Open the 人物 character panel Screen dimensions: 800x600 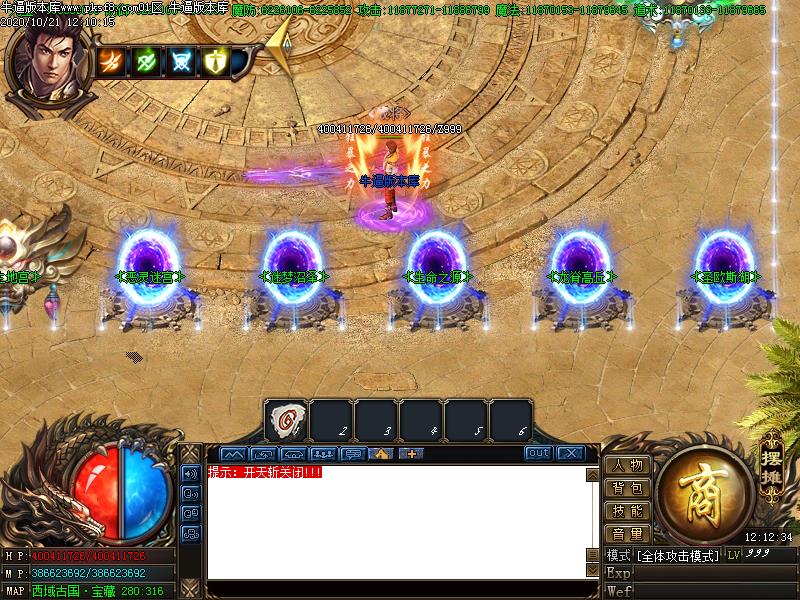click(627, 465)
